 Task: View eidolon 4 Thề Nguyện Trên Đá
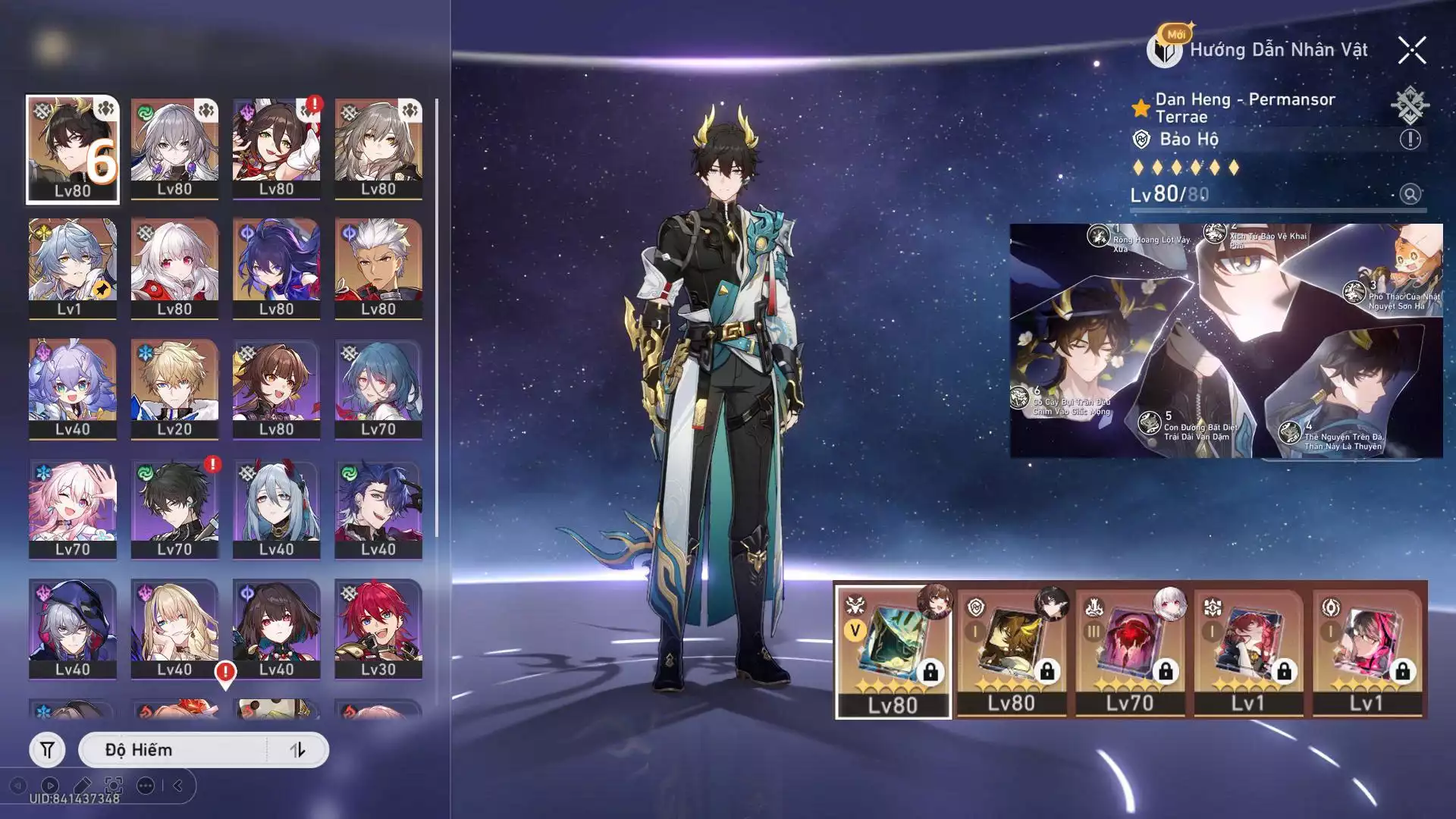[1290, 432]
